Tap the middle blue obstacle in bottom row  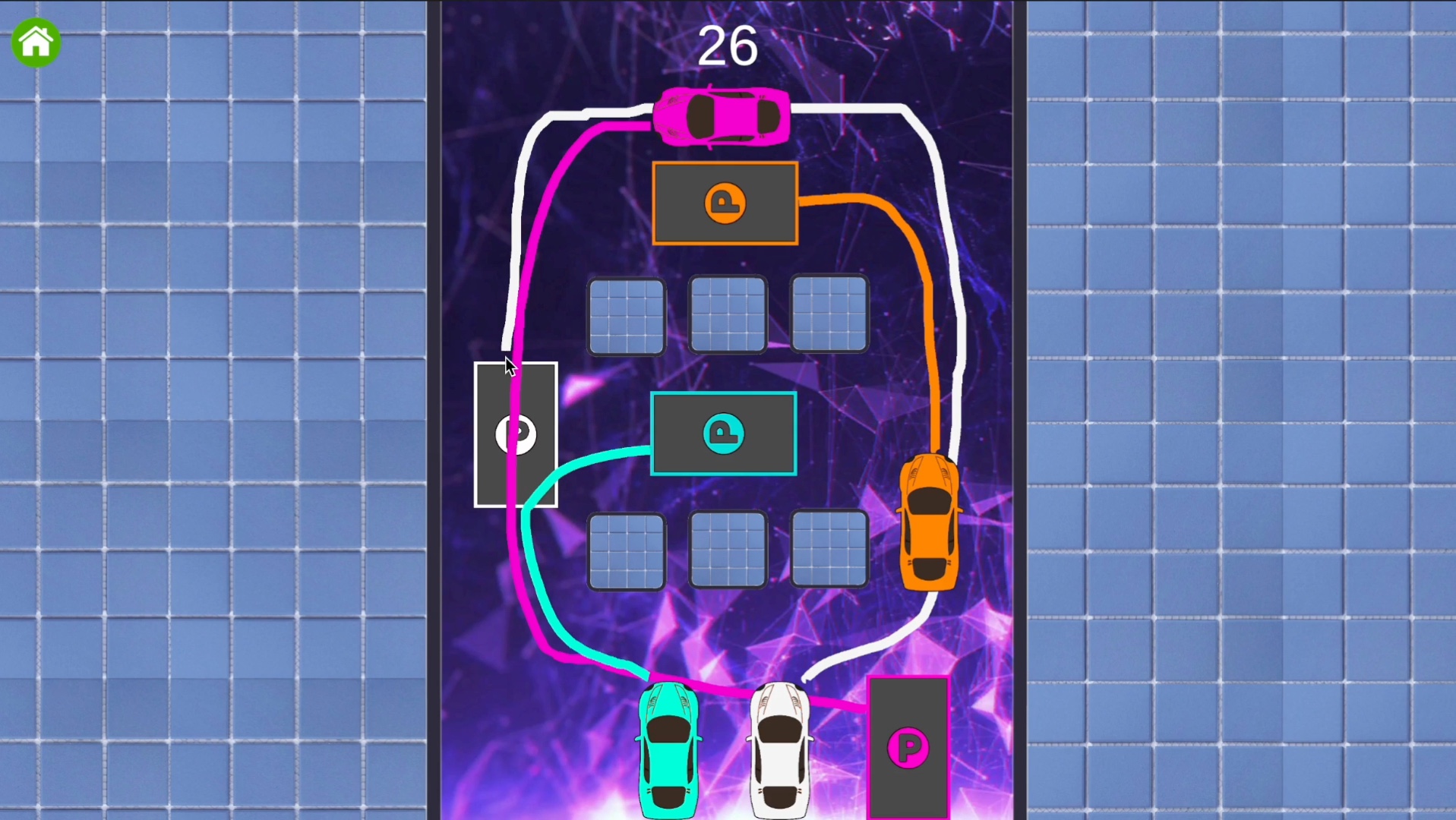(x=728, y=551)
